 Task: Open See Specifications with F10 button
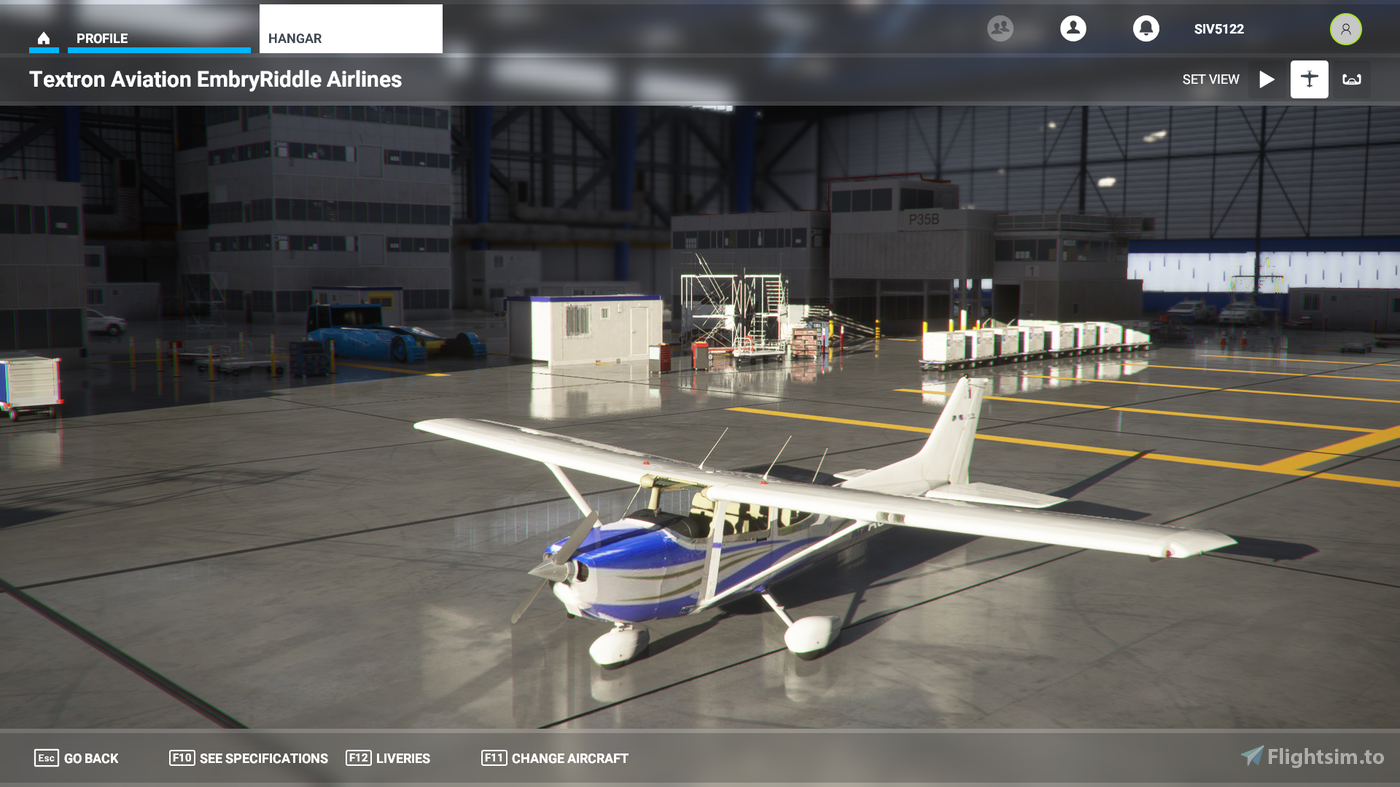pyautogui.click(x=248, y=758)
